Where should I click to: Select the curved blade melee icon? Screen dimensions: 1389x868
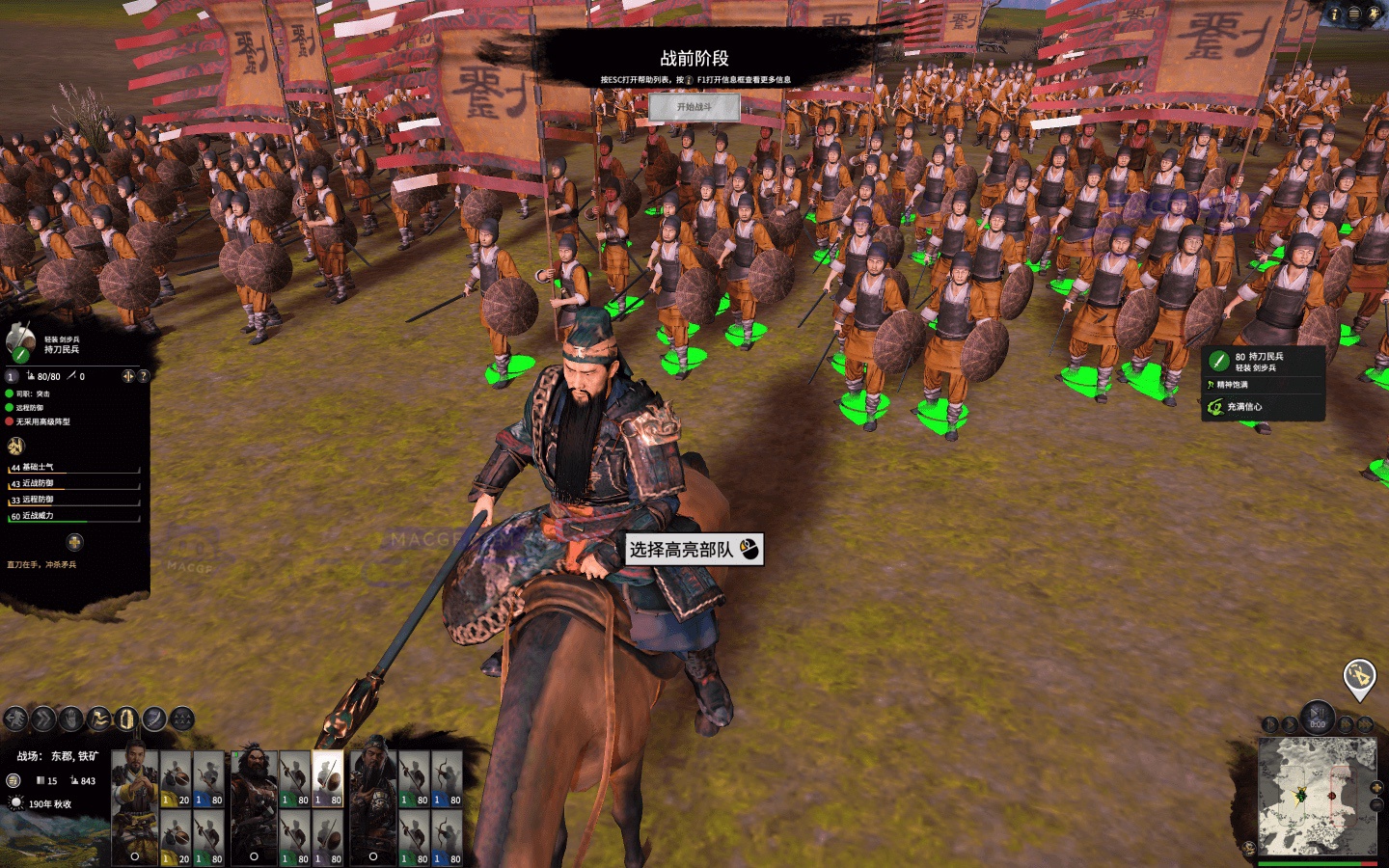(153, 718)
